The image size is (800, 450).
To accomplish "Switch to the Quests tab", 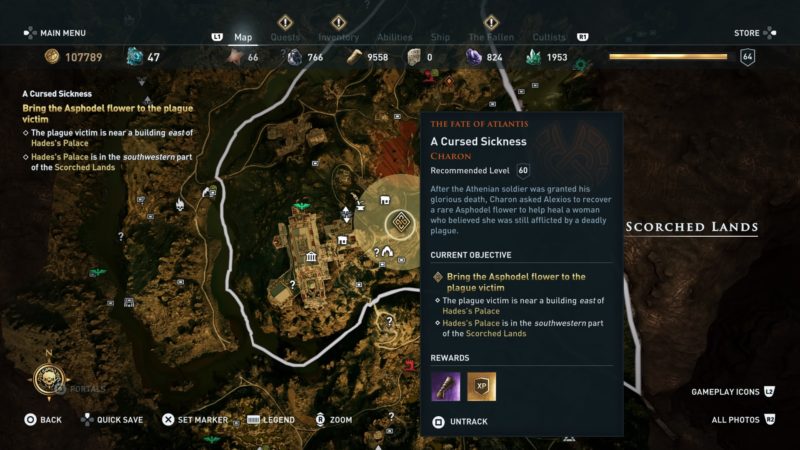I will [284, 37].
